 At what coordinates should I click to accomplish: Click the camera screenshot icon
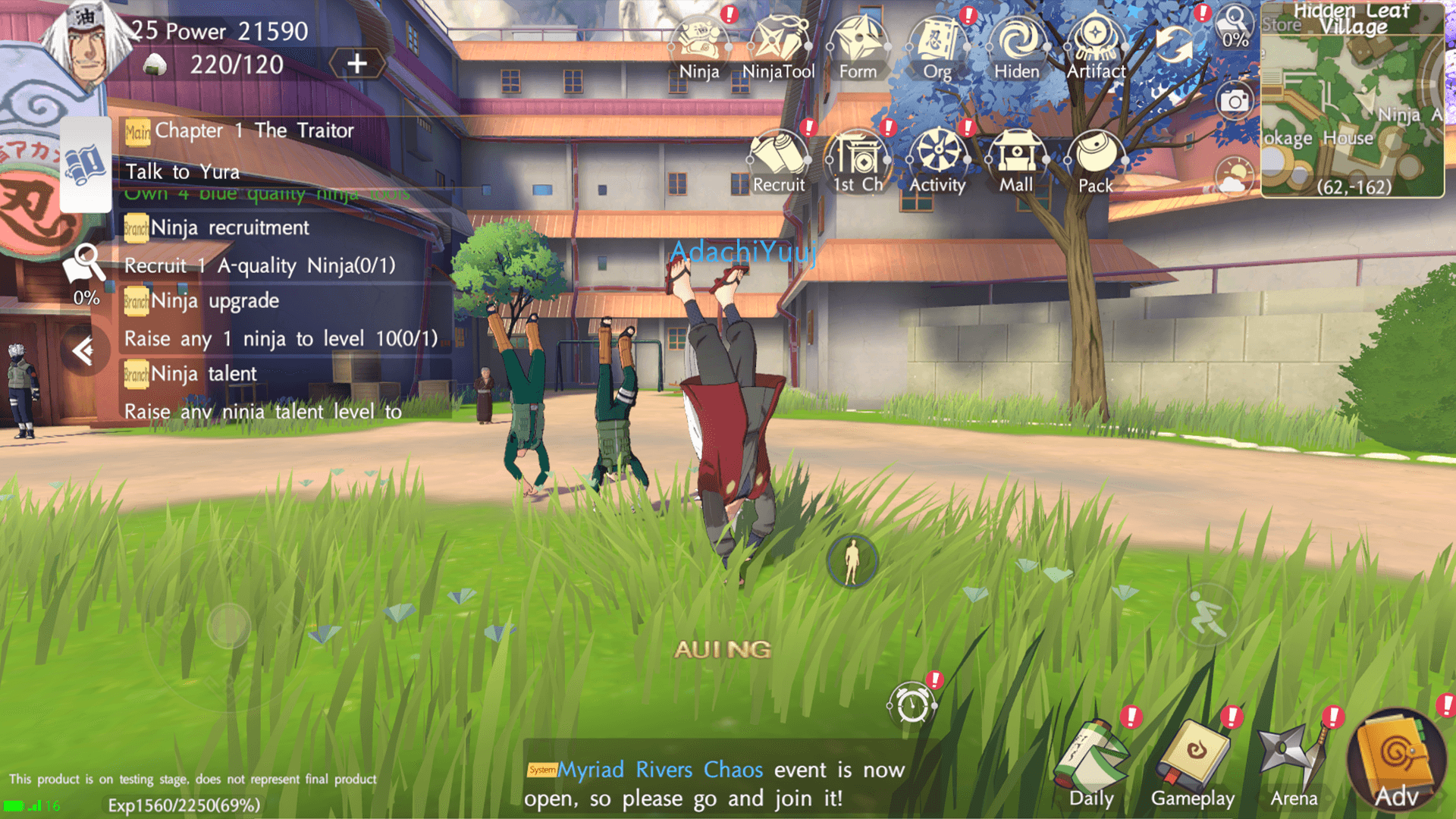1235,101
